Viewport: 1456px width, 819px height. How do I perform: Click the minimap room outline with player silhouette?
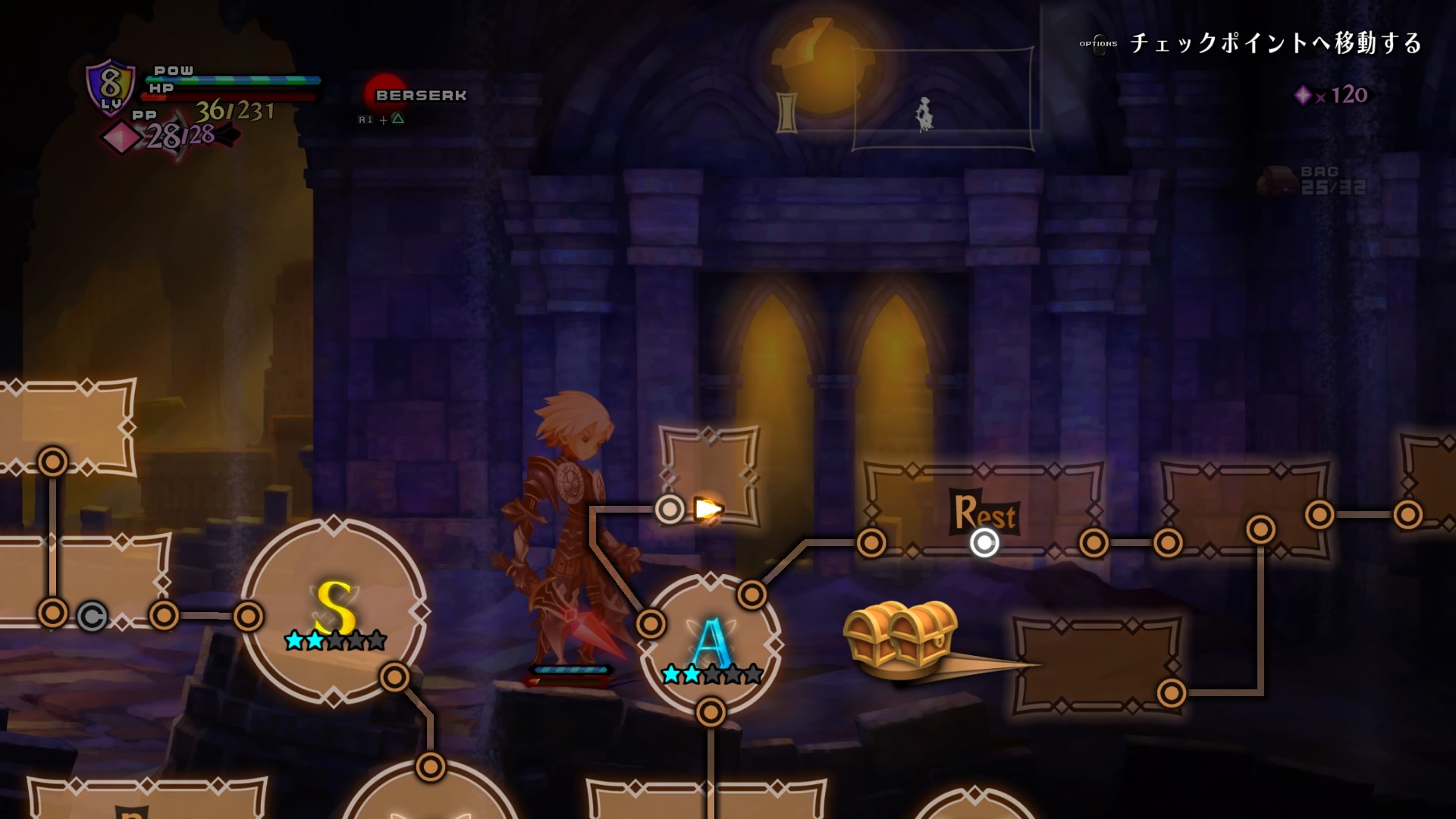[x=943, y=99]
